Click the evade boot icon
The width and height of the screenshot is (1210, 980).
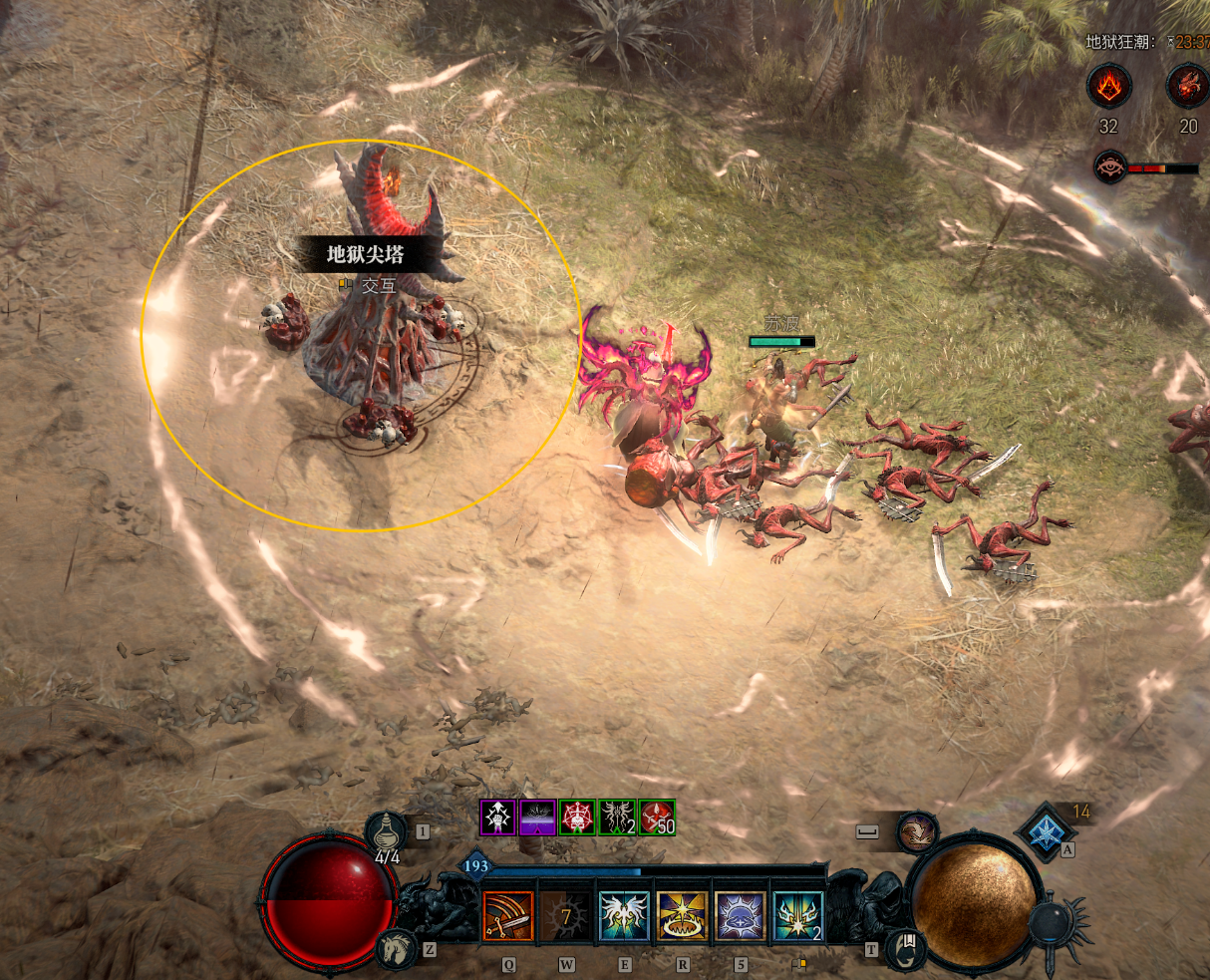(x=917, y=831)
